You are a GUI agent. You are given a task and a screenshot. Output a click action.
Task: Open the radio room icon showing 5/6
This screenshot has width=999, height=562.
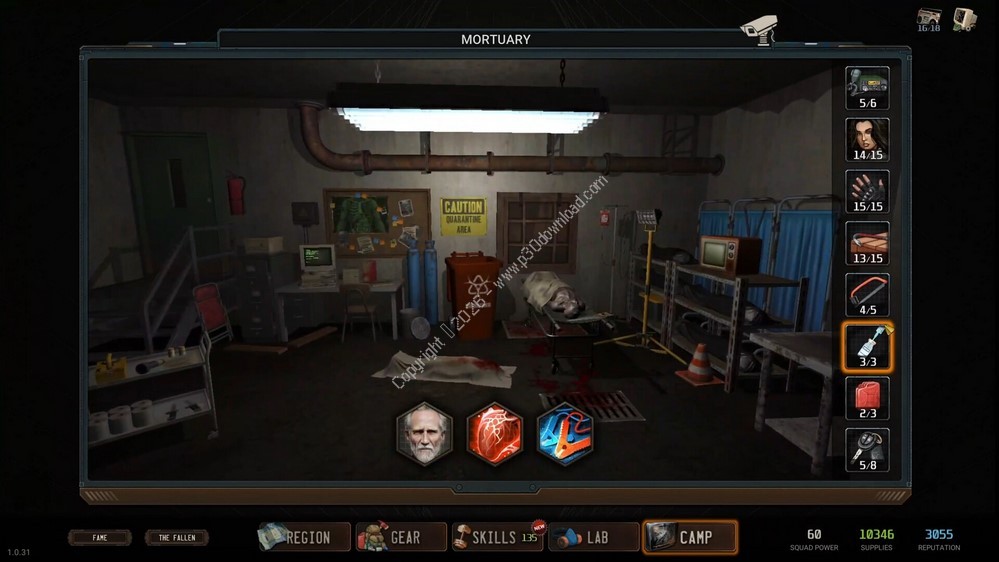click(x=867, y=84)
